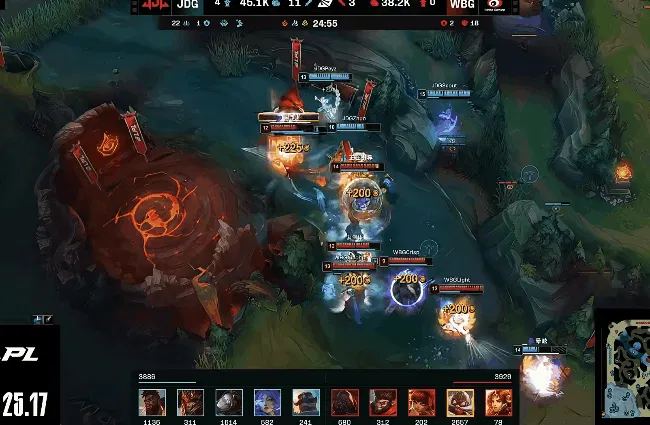
Task: Choose the dark-haired champion portrait showing 1614
Action: (228, 402)
